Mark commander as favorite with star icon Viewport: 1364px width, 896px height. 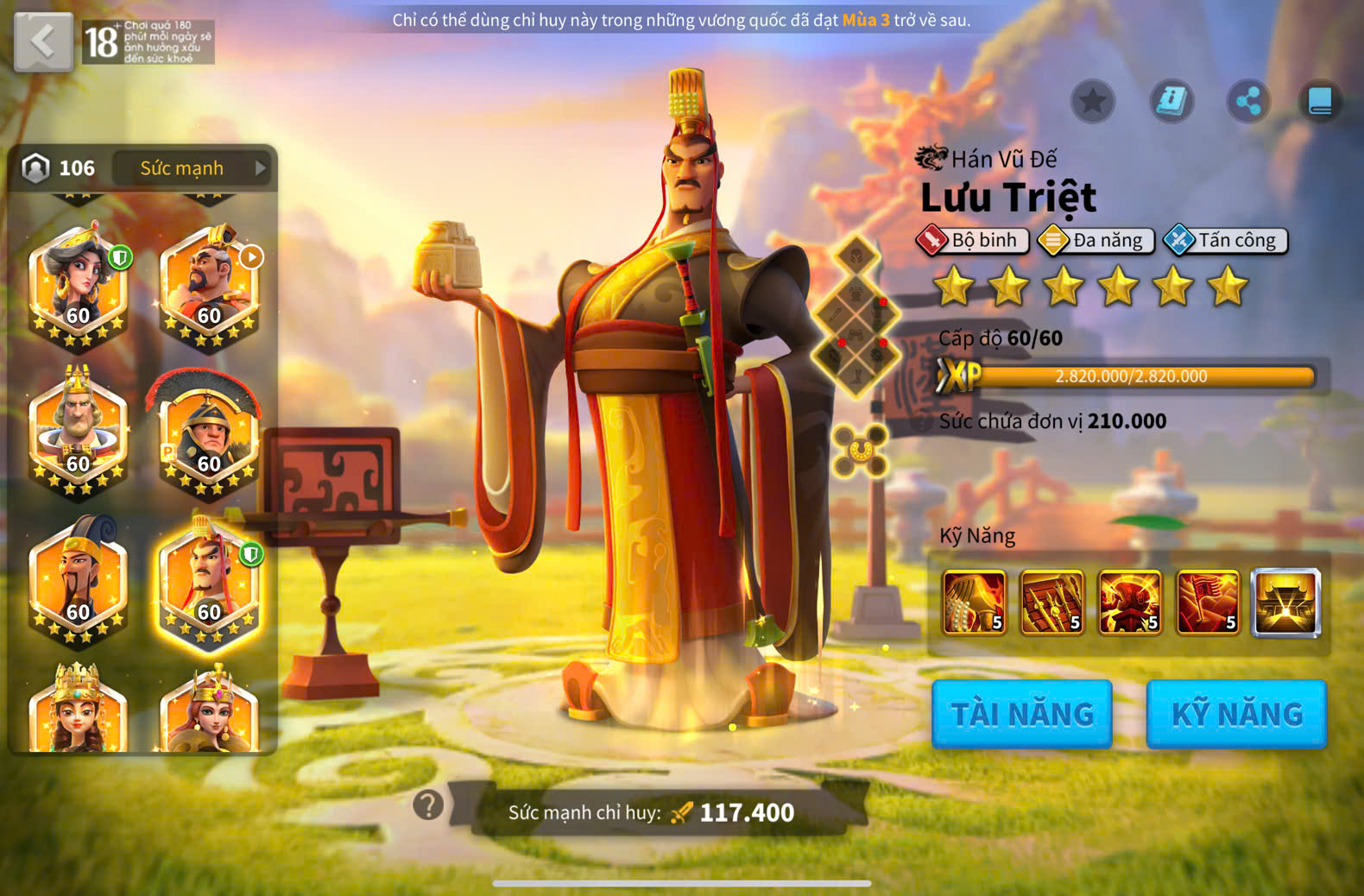pyautogui.click(x=1093, y=102)
